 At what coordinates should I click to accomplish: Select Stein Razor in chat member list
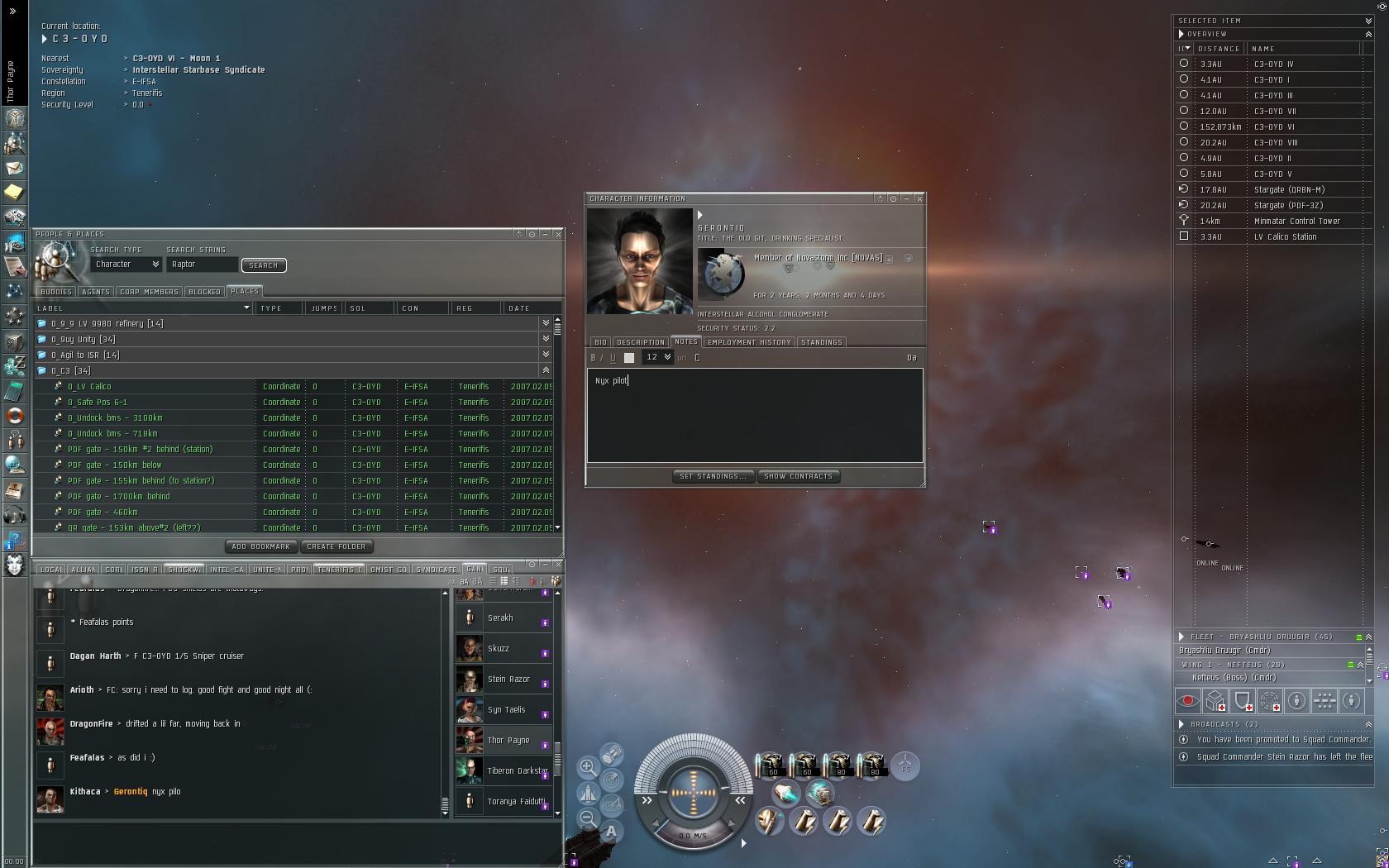[508, 680]
